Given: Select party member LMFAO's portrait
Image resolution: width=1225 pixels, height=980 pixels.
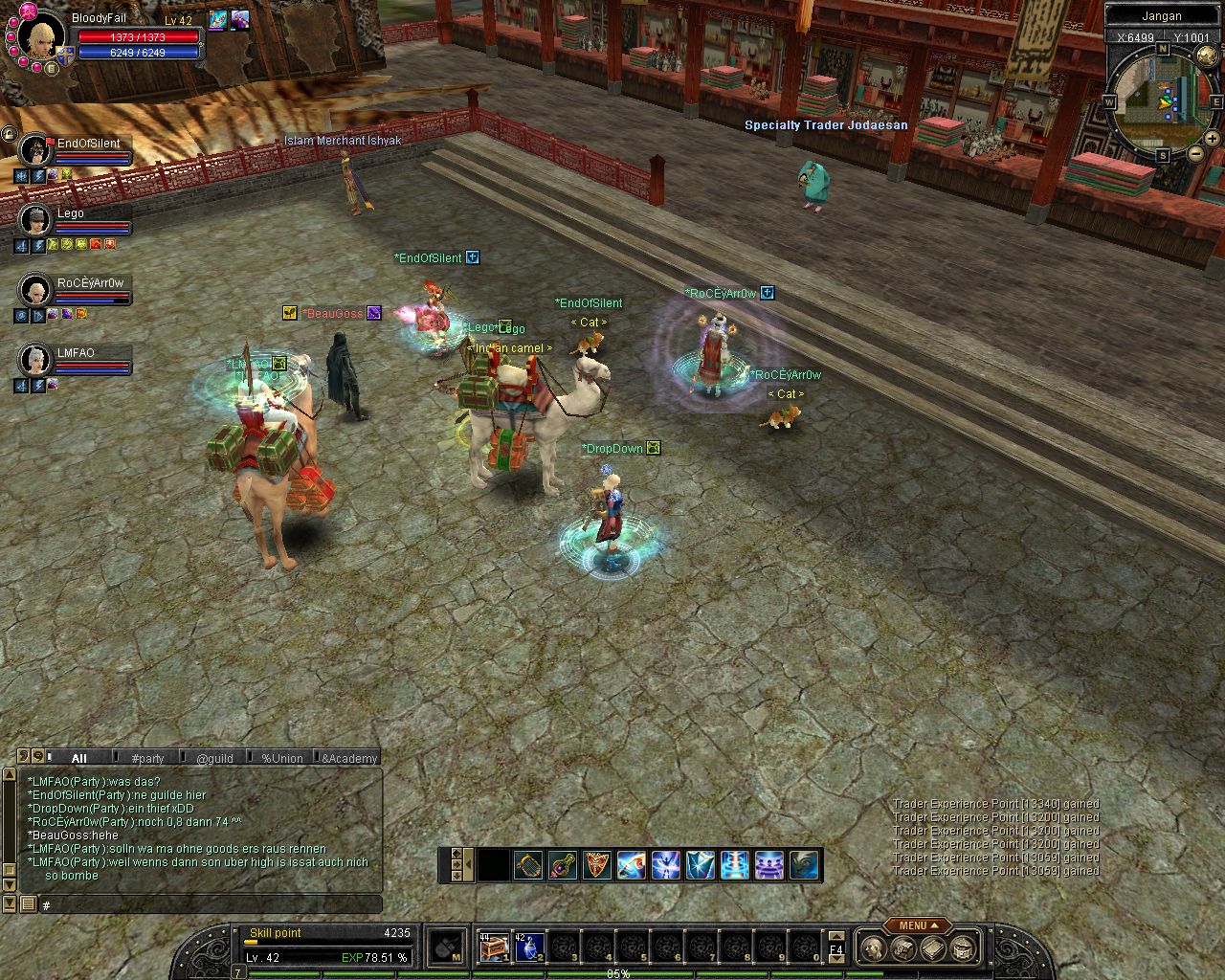Looking at the screenshot, I should (35, 360).
